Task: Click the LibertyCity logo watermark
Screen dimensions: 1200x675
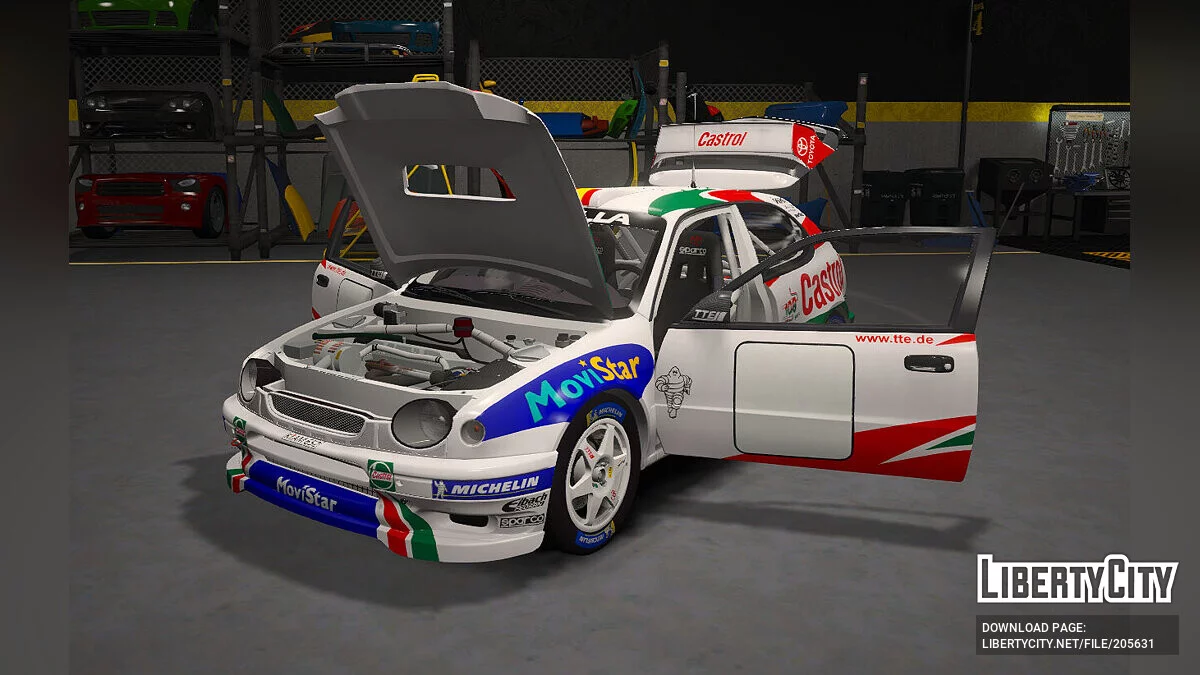Action: pyautogui.click(x=1077, y=579)
